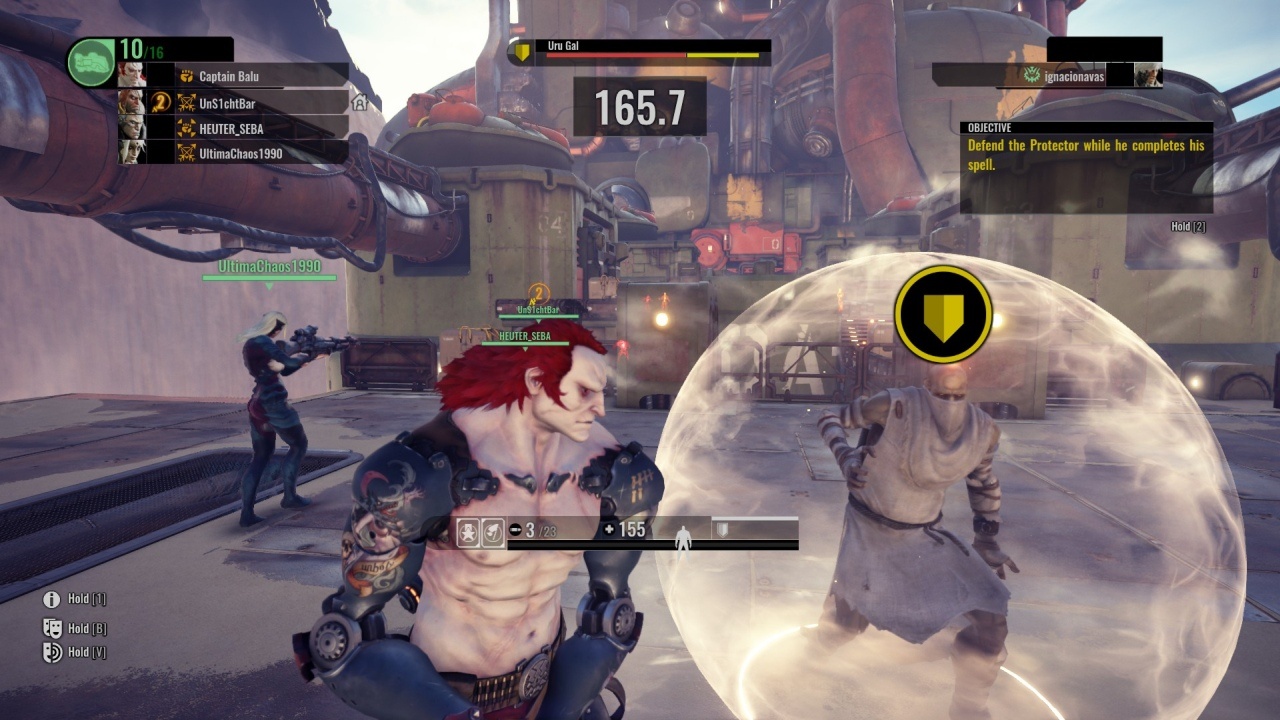Viewport: 1280px width, 720px height.
Task: Open the voice mask with sound waves icon
Action: [52, 652]
